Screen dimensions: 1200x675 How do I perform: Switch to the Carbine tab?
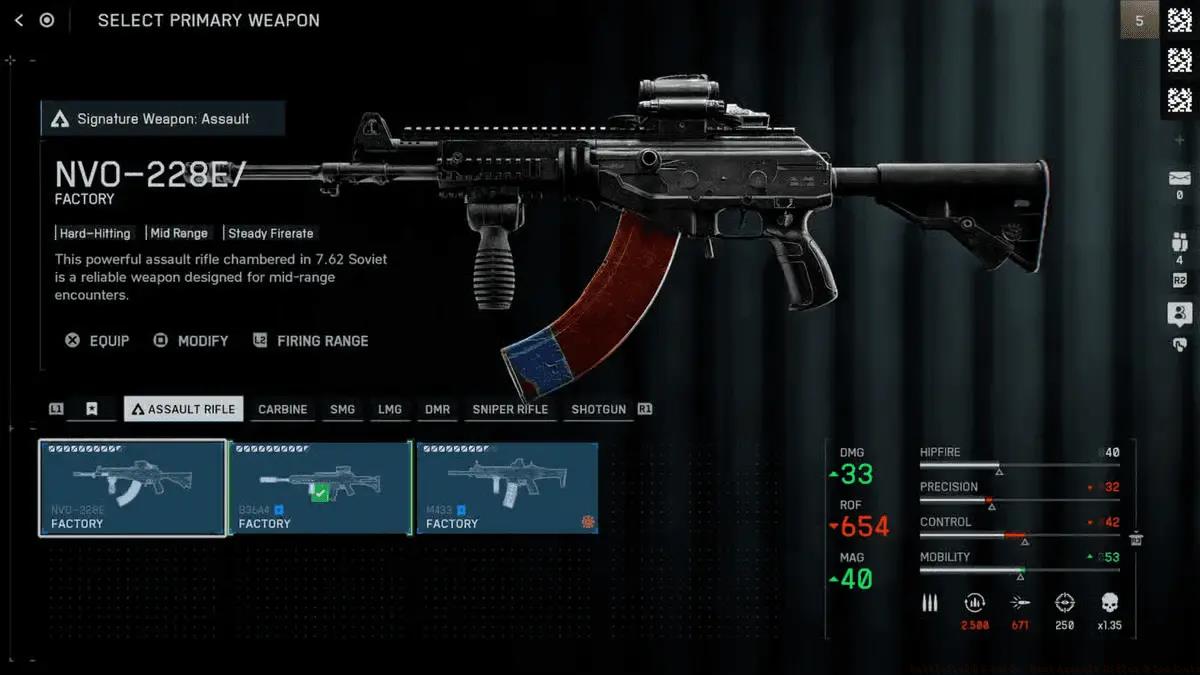(x=282, y=409)
